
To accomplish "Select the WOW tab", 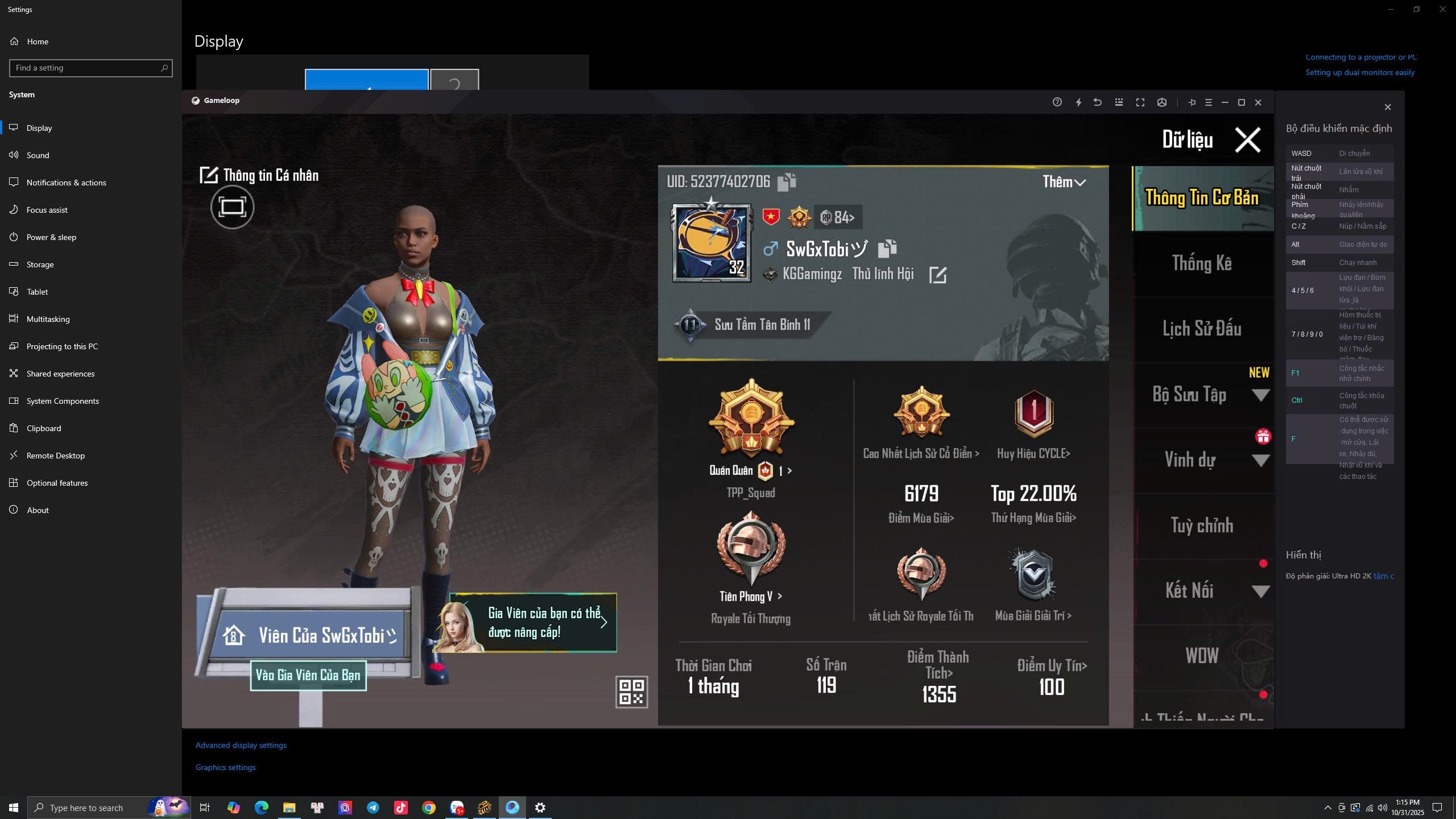I will (x=1202, y=656).
